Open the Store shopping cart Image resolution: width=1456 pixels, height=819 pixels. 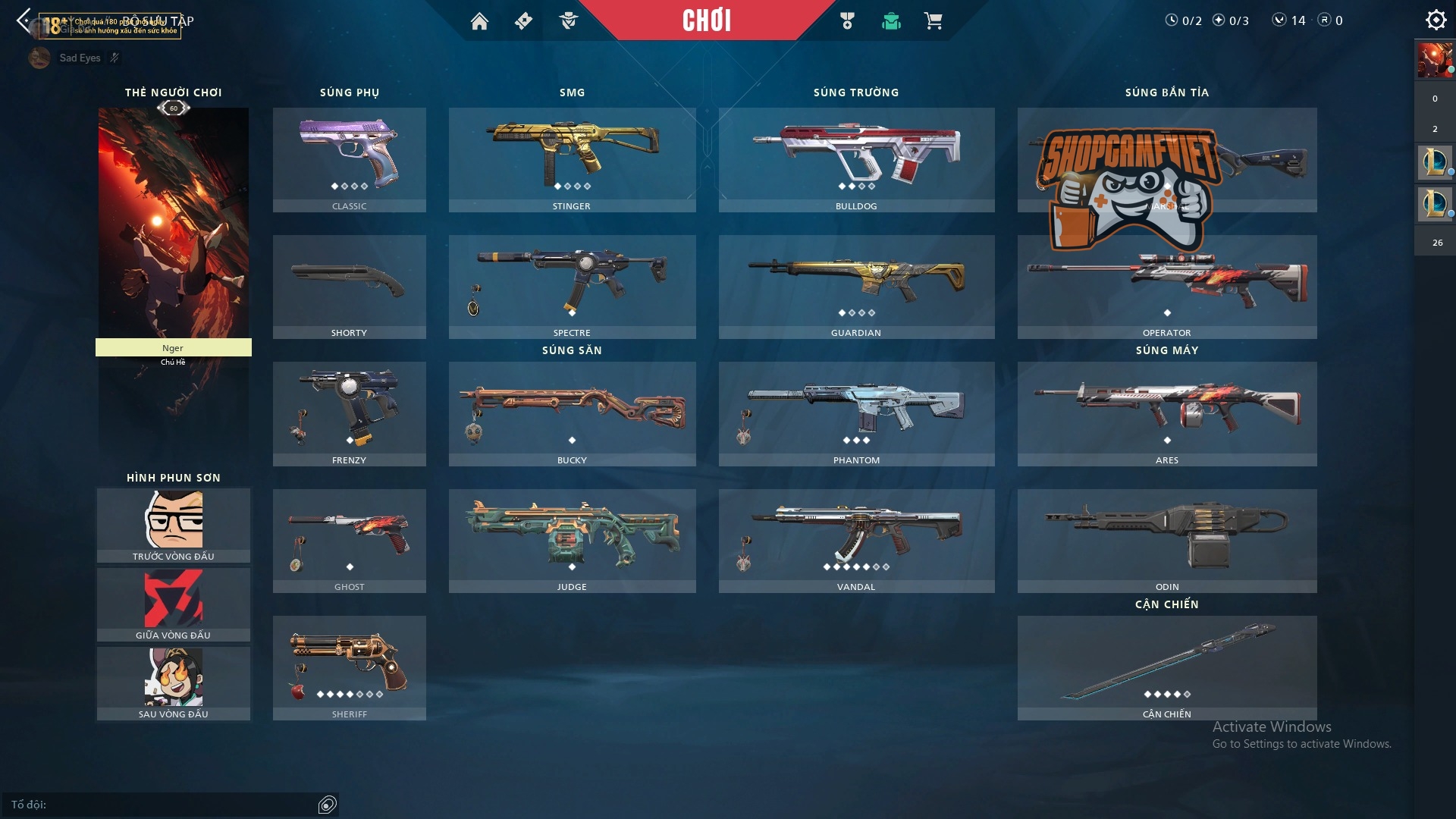point(934,22)
